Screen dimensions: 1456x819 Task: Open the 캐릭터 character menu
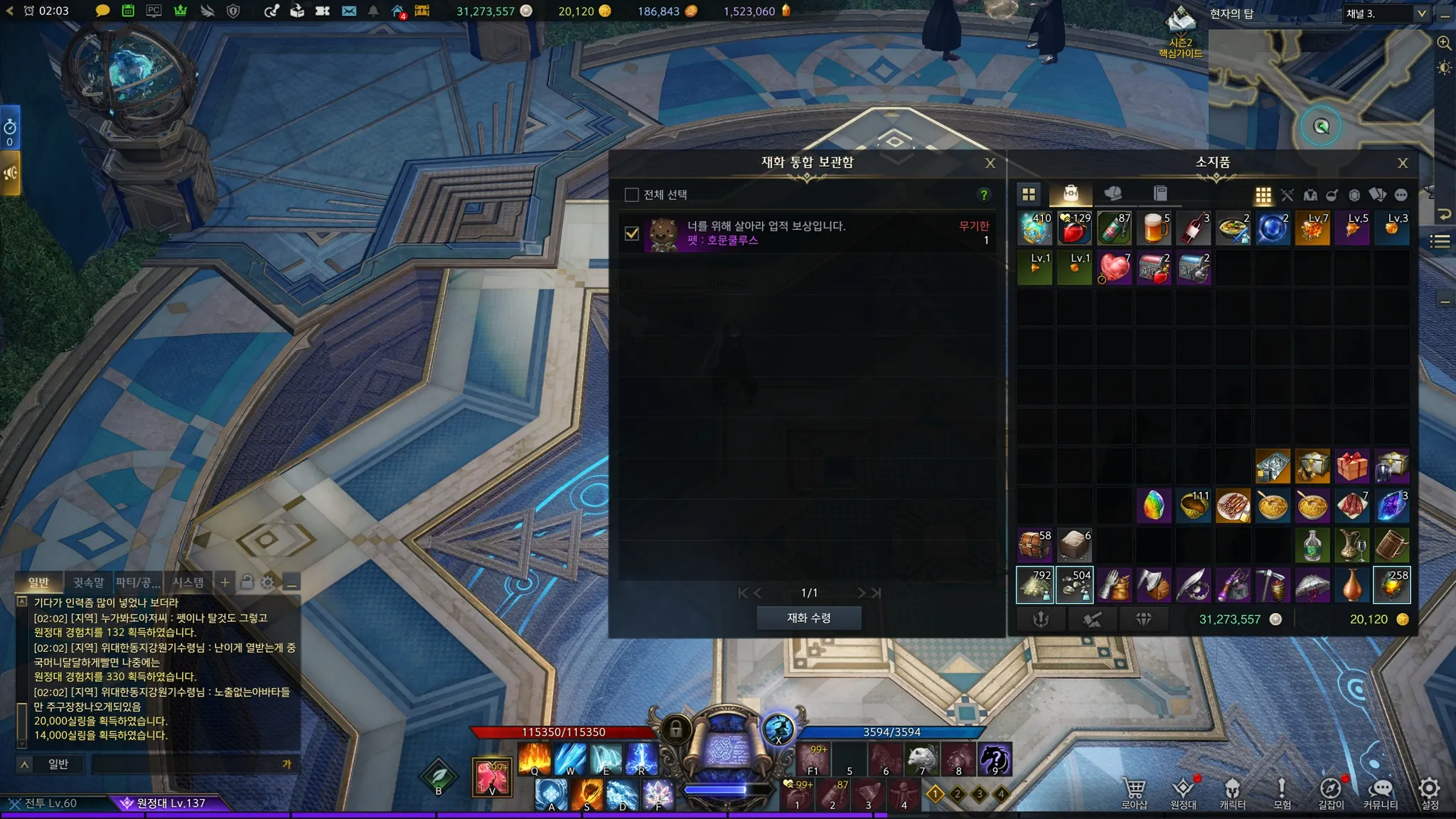(x=1232, y=793)
